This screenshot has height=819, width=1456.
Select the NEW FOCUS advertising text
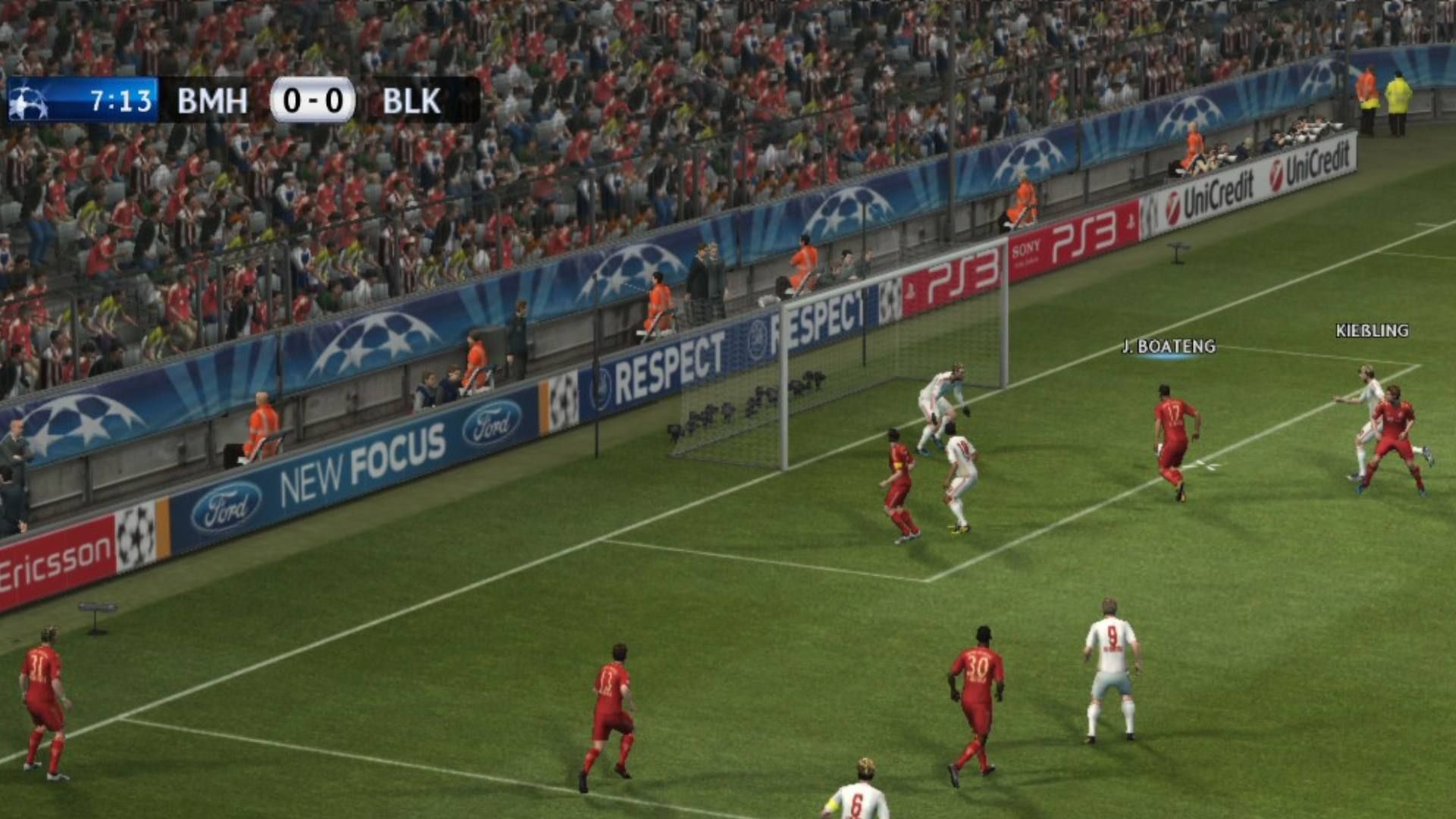click(364, 460)
